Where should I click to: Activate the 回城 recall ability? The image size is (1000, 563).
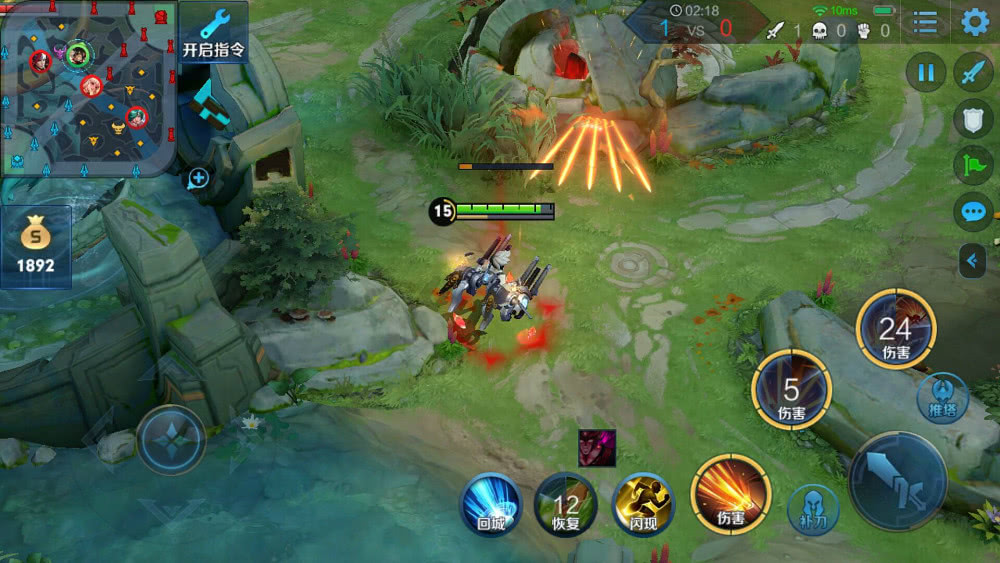point(491,503)
